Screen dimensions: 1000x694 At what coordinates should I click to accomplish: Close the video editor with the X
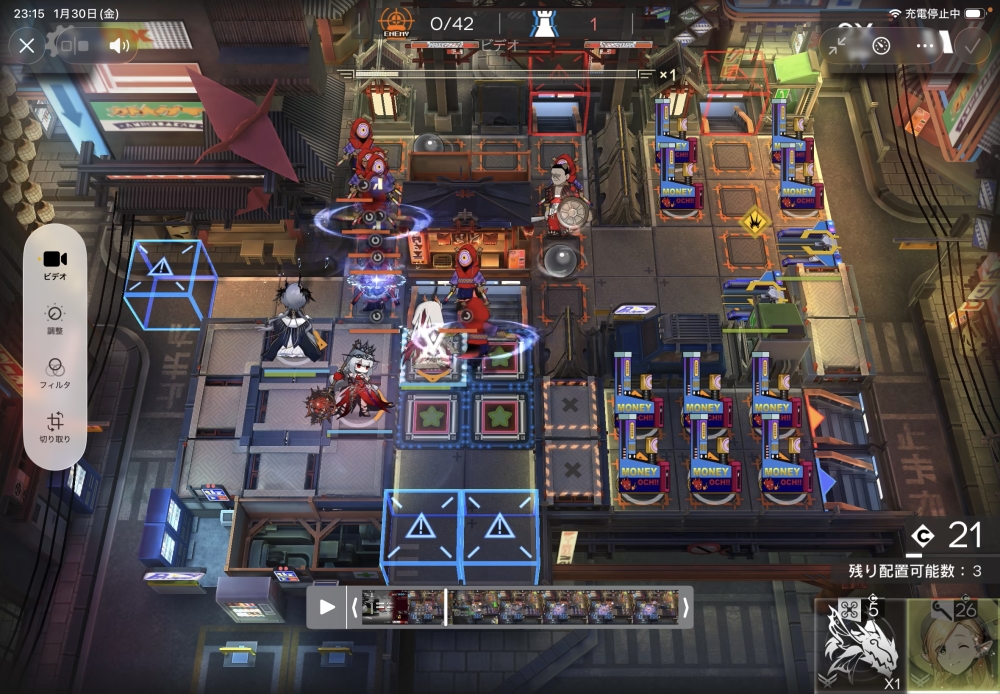(27, 45)
